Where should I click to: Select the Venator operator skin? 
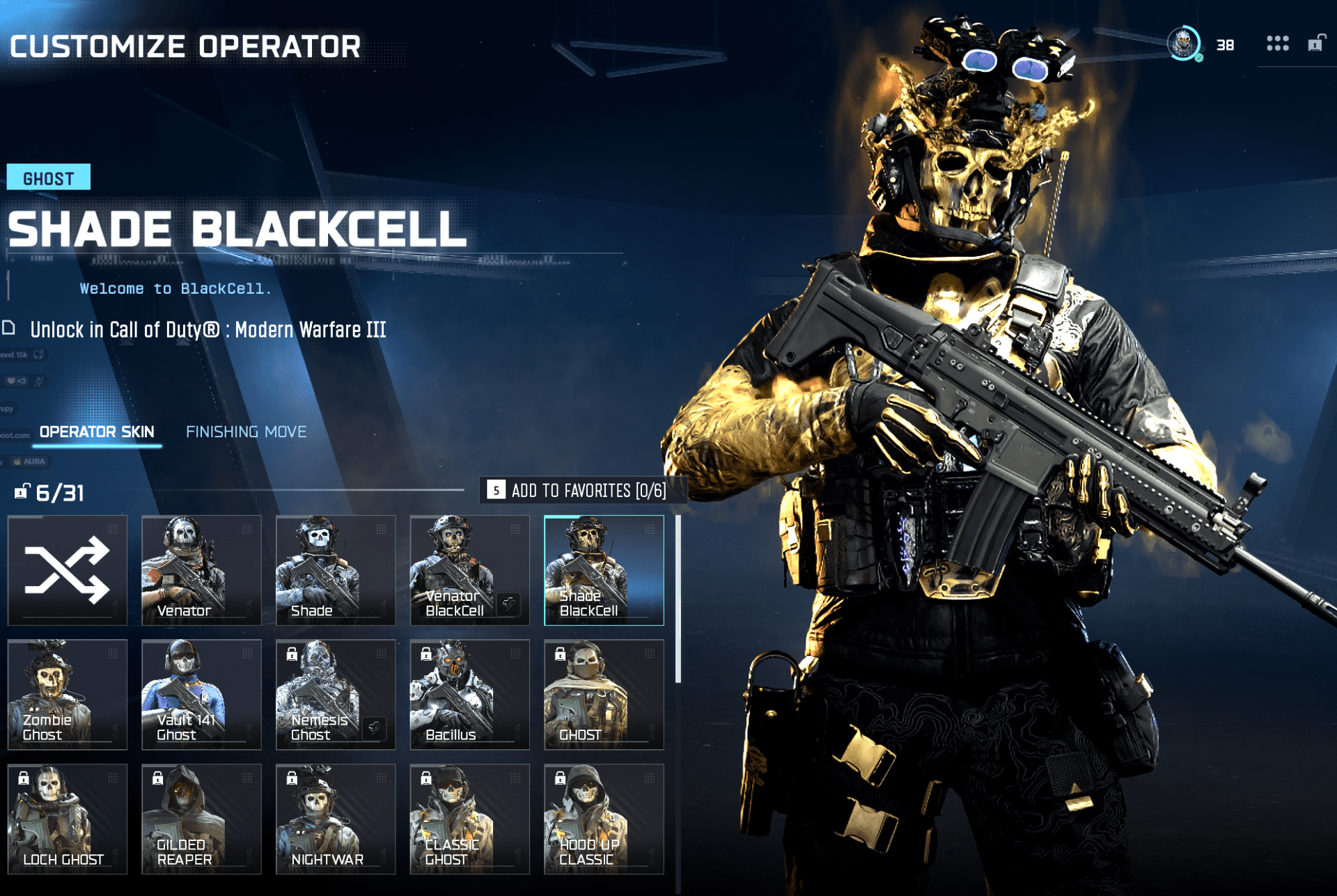point(201,570)
